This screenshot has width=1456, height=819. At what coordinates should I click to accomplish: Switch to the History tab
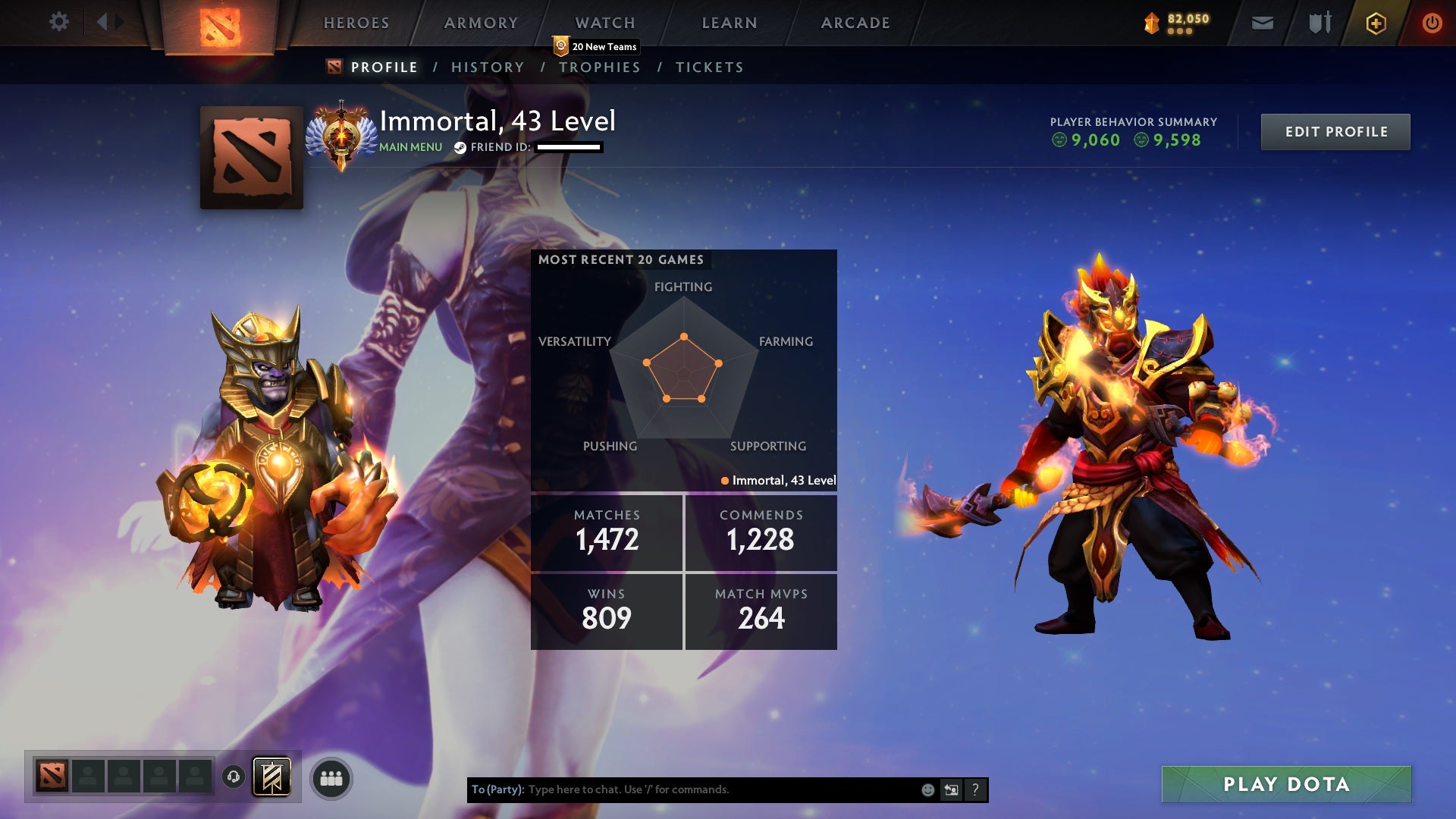click(488, 67)
